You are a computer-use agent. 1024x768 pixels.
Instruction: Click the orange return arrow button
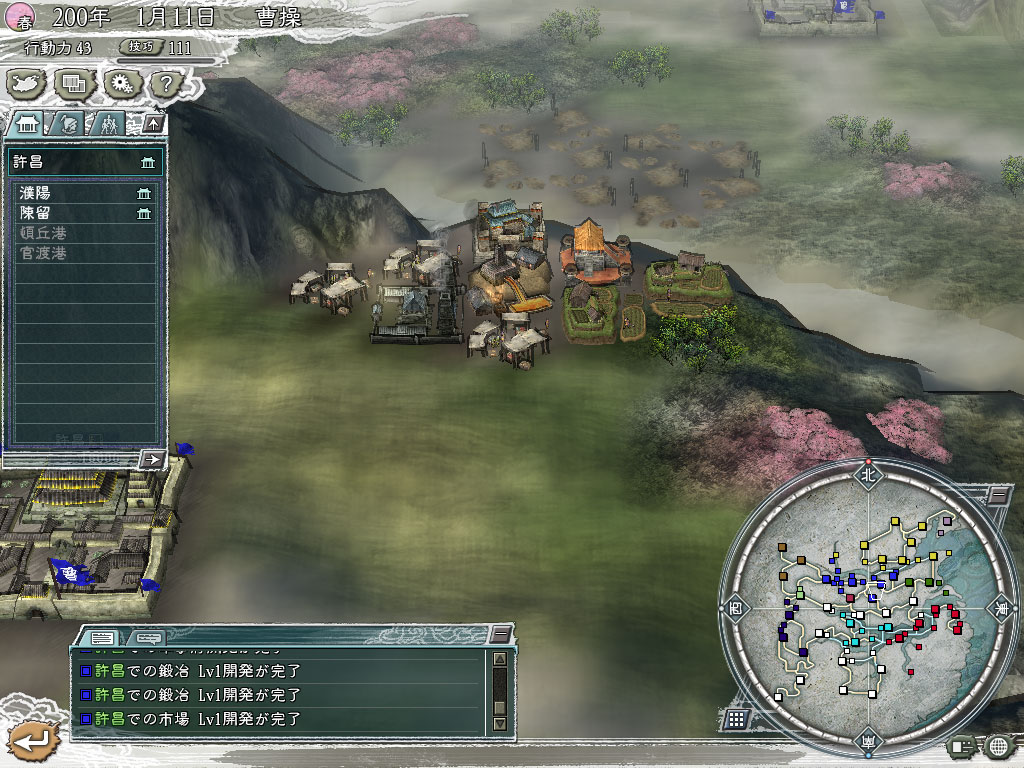[x=32, y=741]
